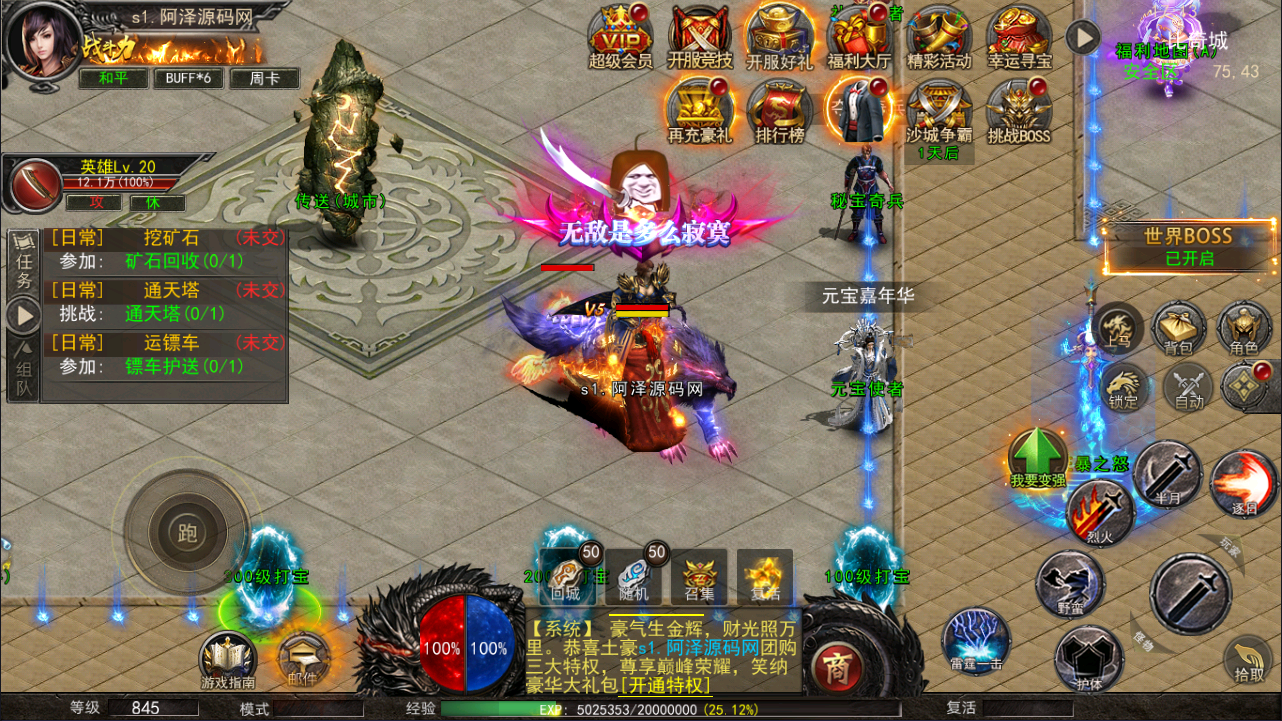Open the 世界BOSS panel
The image size is (1282, 721).
tap(1188, 246)
